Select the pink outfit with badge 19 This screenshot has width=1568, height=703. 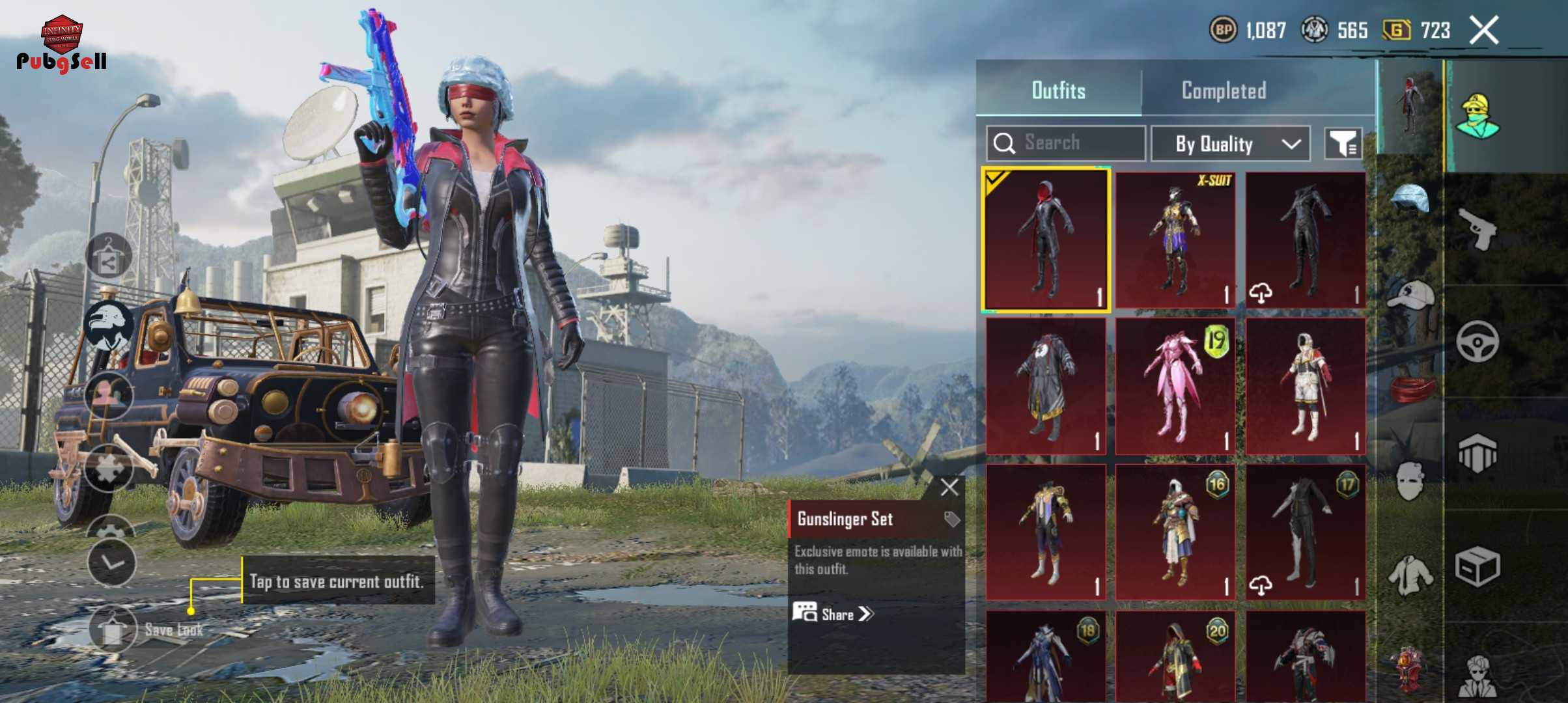(1175, 386)
